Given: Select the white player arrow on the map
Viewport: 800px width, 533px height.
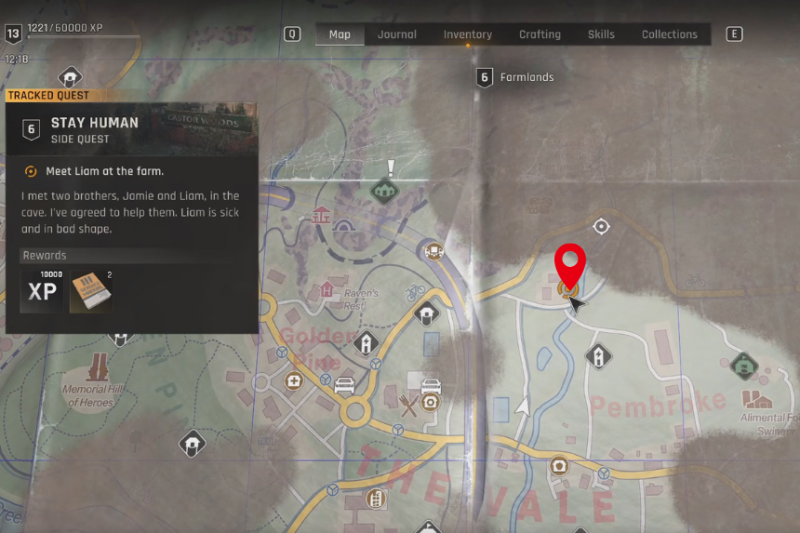Looking at the screenshot, I should click(520, 406).
